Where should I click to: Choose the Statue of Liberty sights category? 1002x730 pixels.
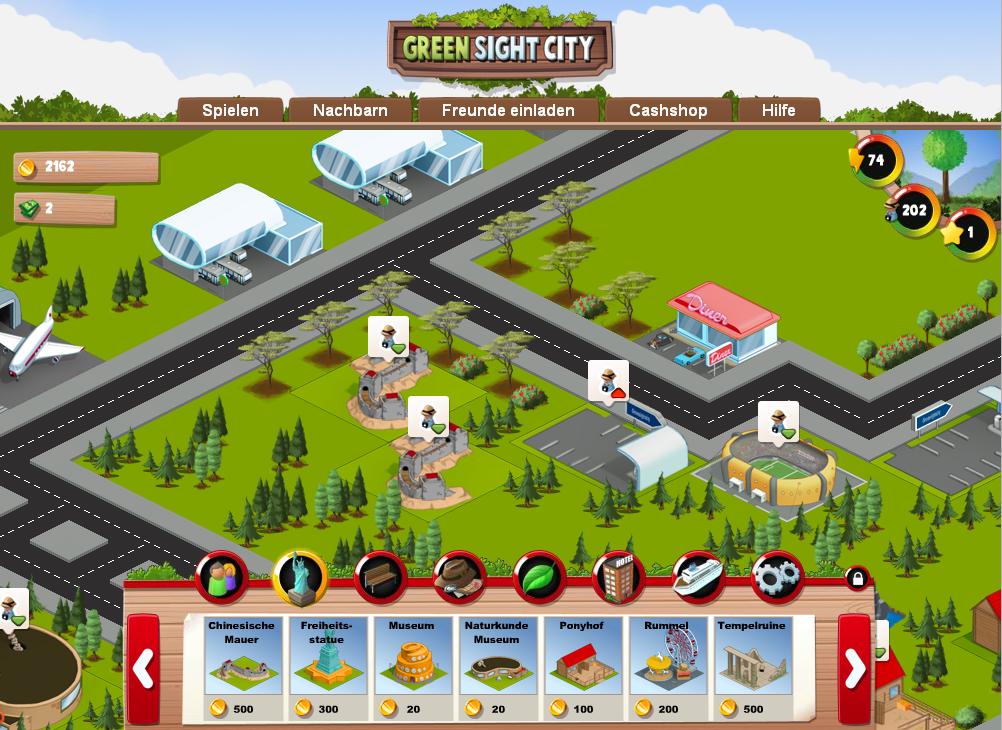300,577
